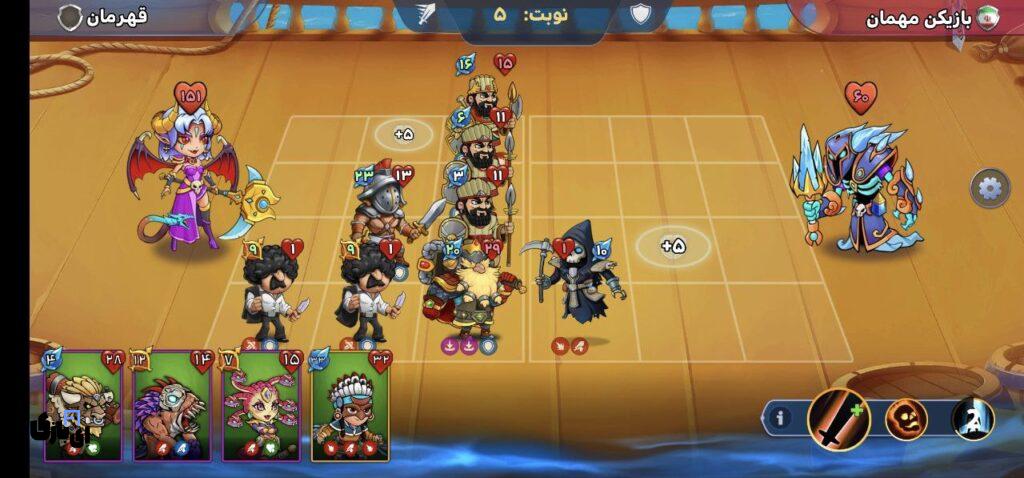The image size is (1024, 478).
Task: Use the orange skull ability
Action: pos(905,418)
